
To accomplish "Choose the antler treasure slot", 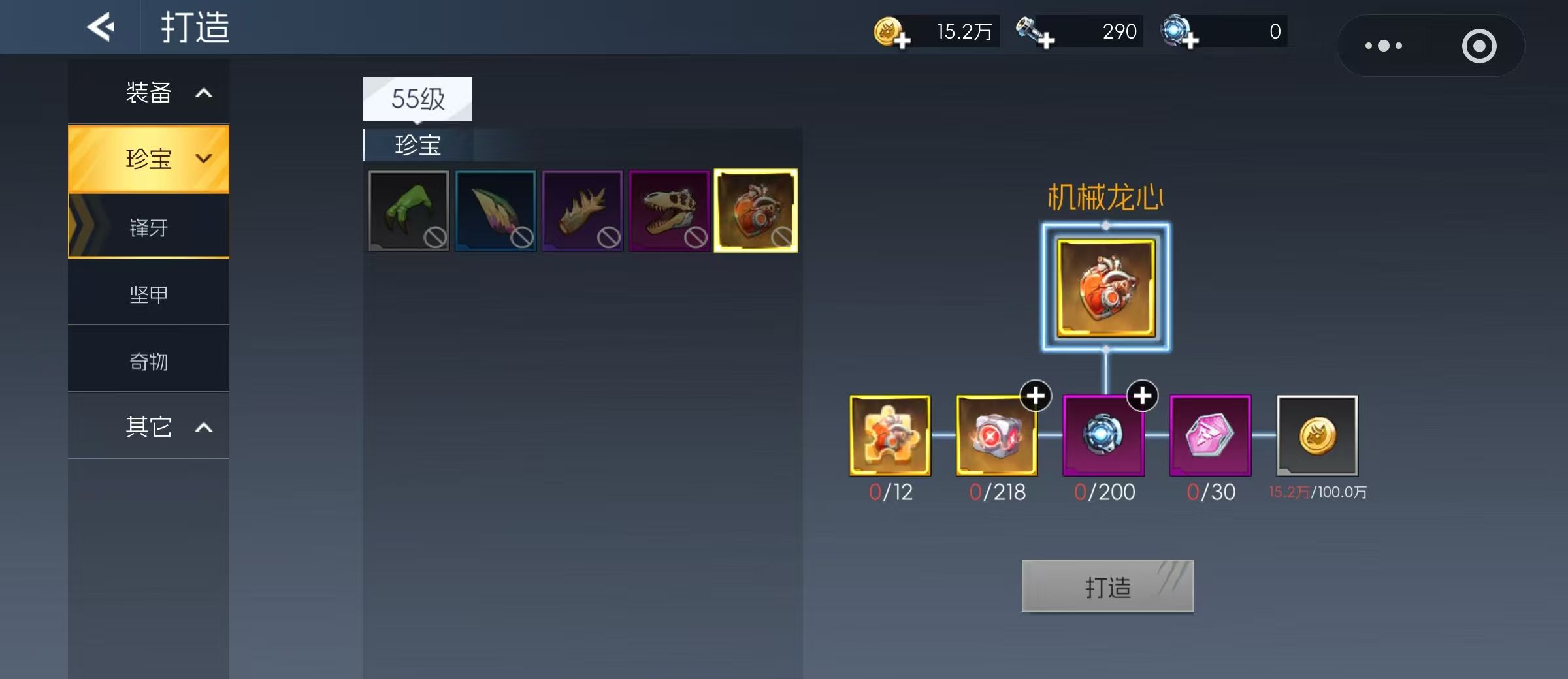I will (x=582, y=210).
